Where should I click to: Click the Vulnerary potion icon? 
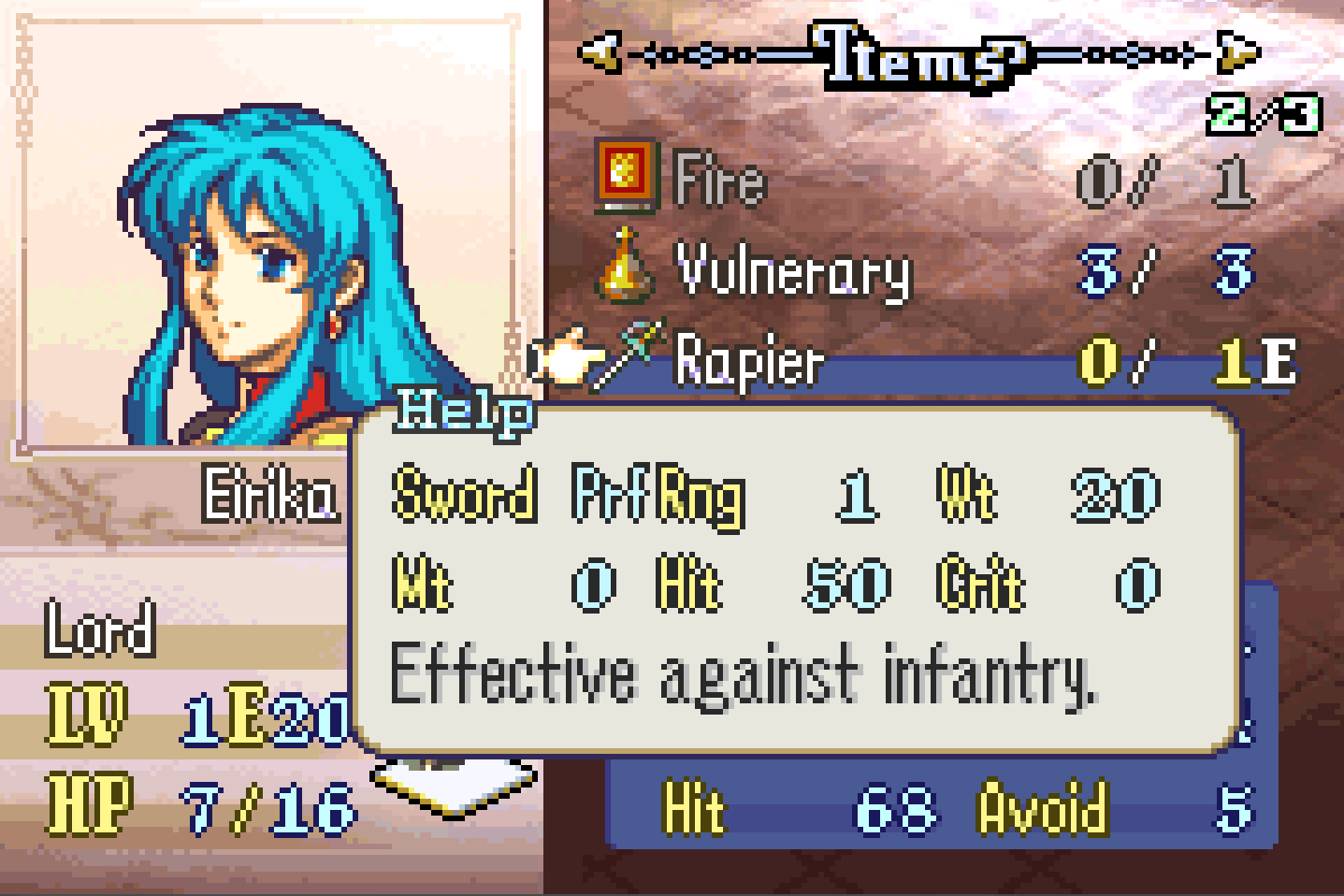tap(625, 267)
